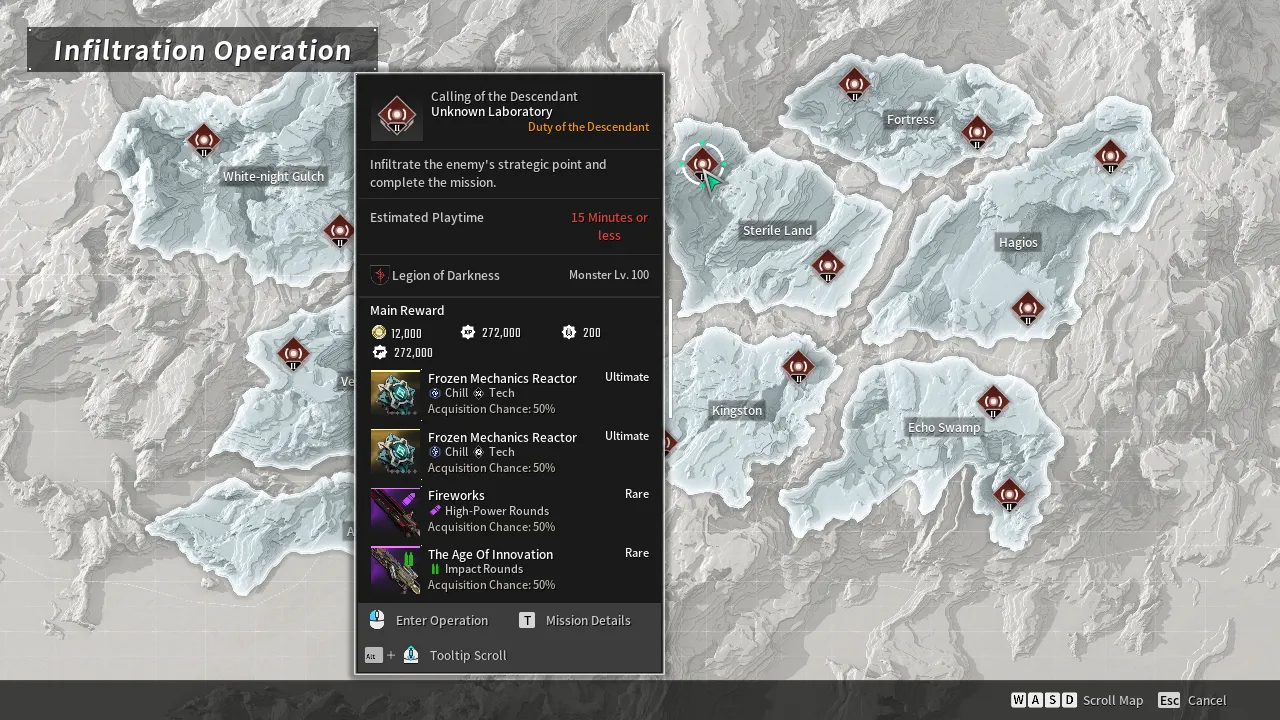The width and height of the screenshot is (1280, 720).
Task: Select the Kingston mission marker
Action: click(798, 367)
